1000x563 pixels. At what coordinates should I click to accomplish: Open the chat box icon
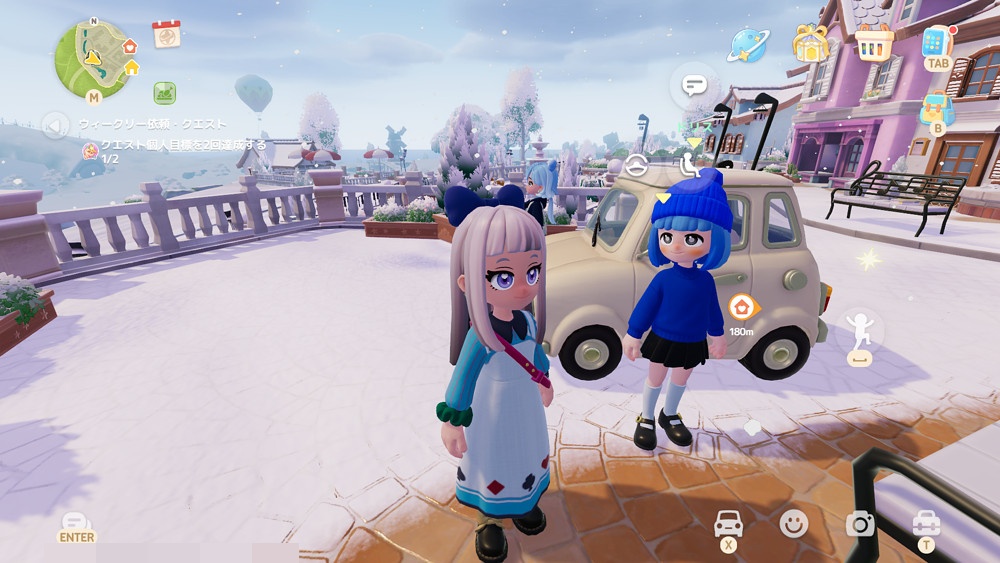[76, 523]
